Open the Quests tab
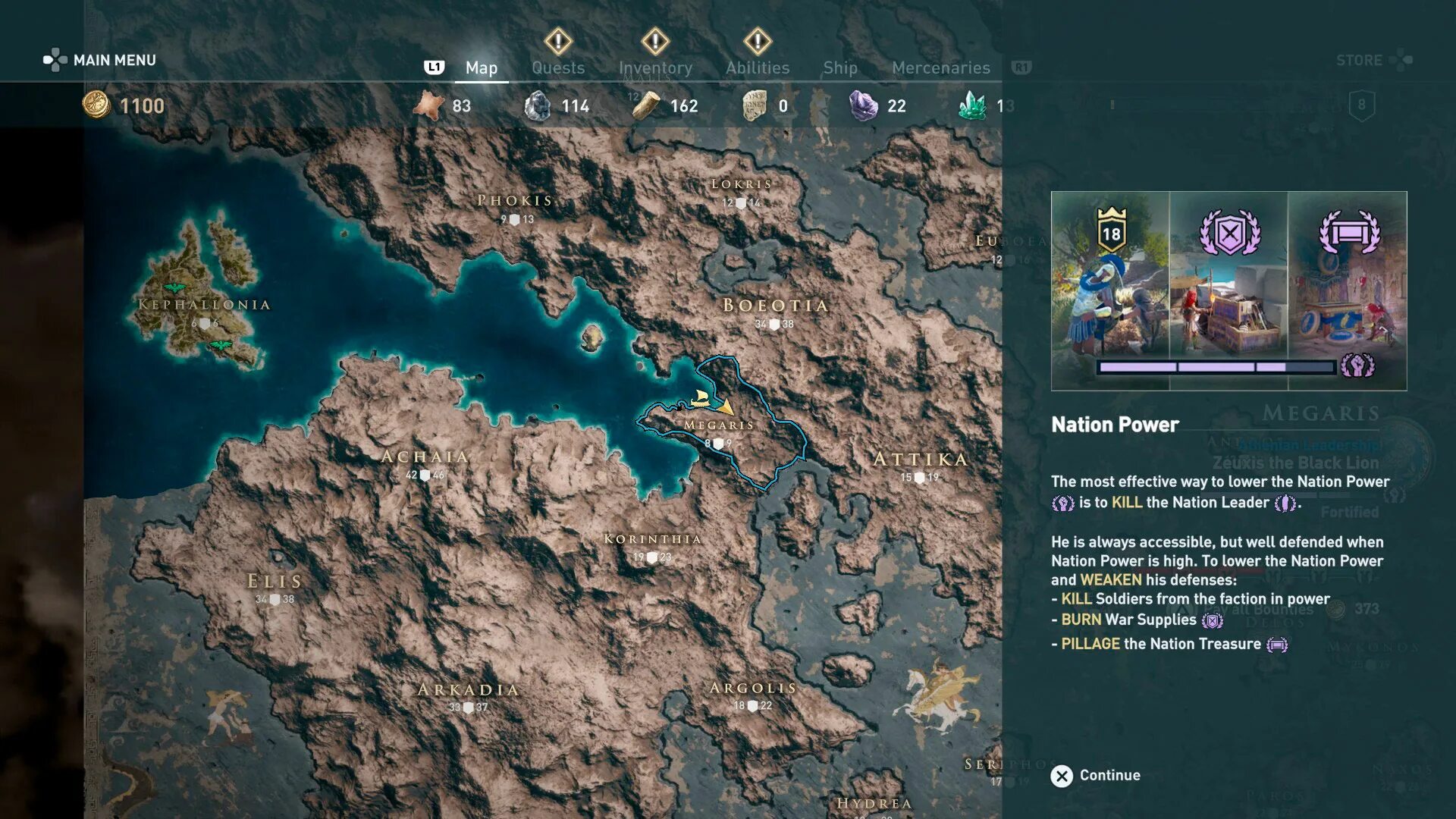Image resolution: width=1456 pixels, height=819 pixels. pos(558,68)
